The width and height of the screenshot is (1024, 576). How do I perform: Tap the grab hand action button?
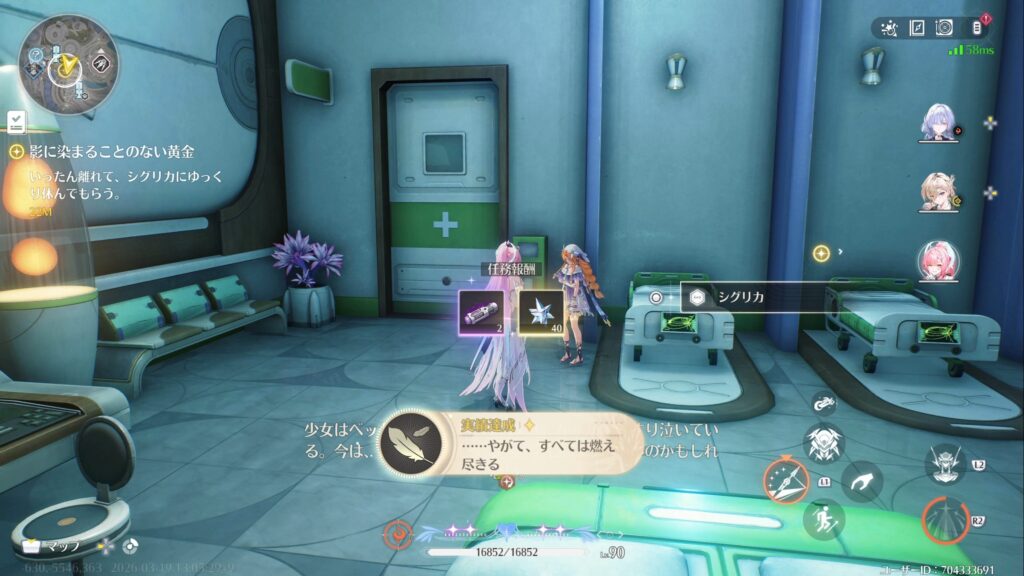point(861,481)
